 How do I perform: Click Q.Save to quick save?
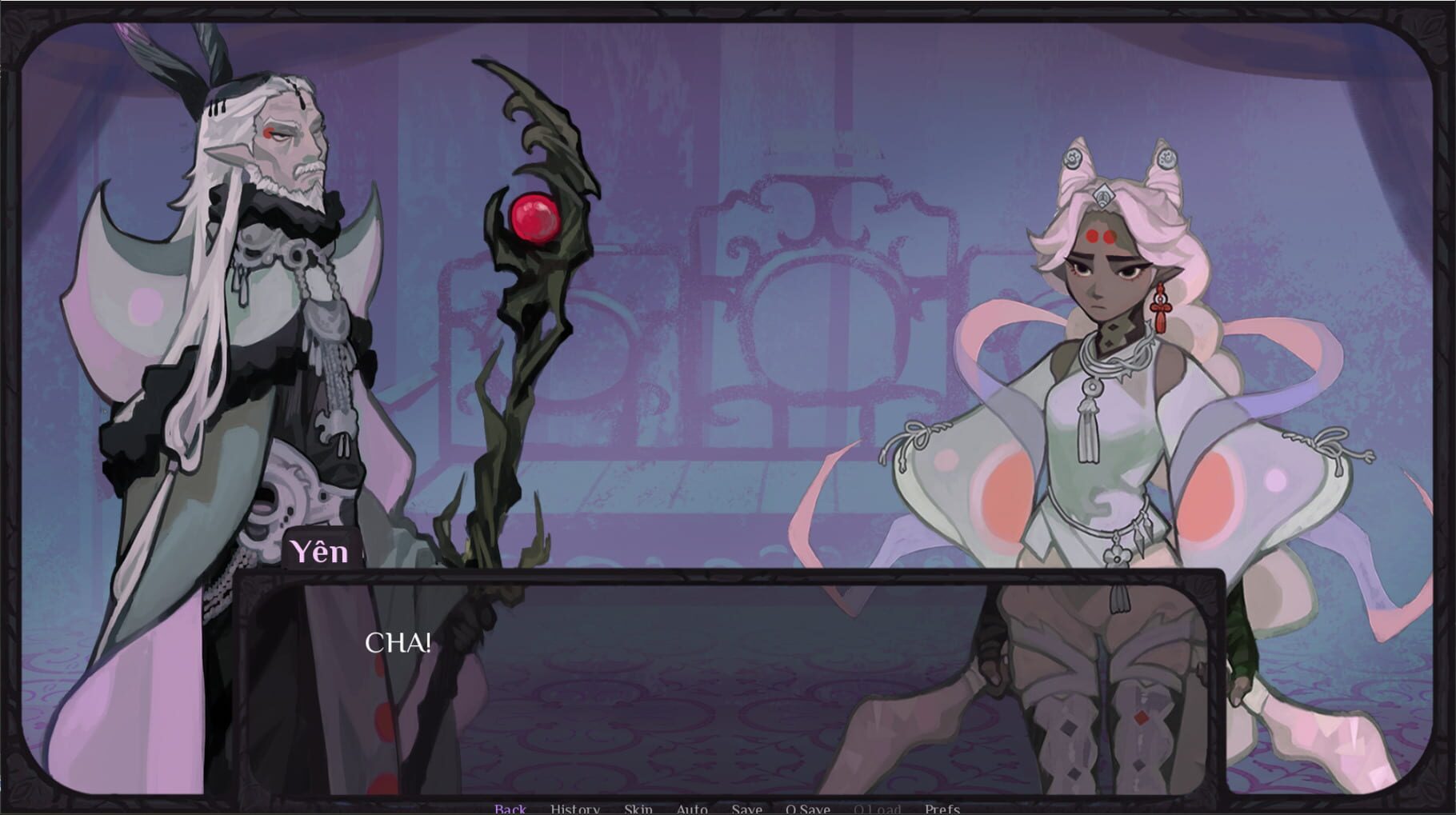coord(810,808)
